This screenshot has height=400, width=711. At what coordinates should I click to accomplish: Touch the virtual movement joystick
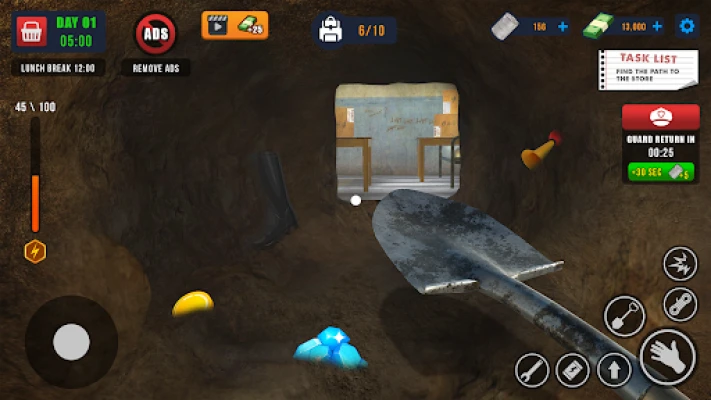tap(71, 342)
